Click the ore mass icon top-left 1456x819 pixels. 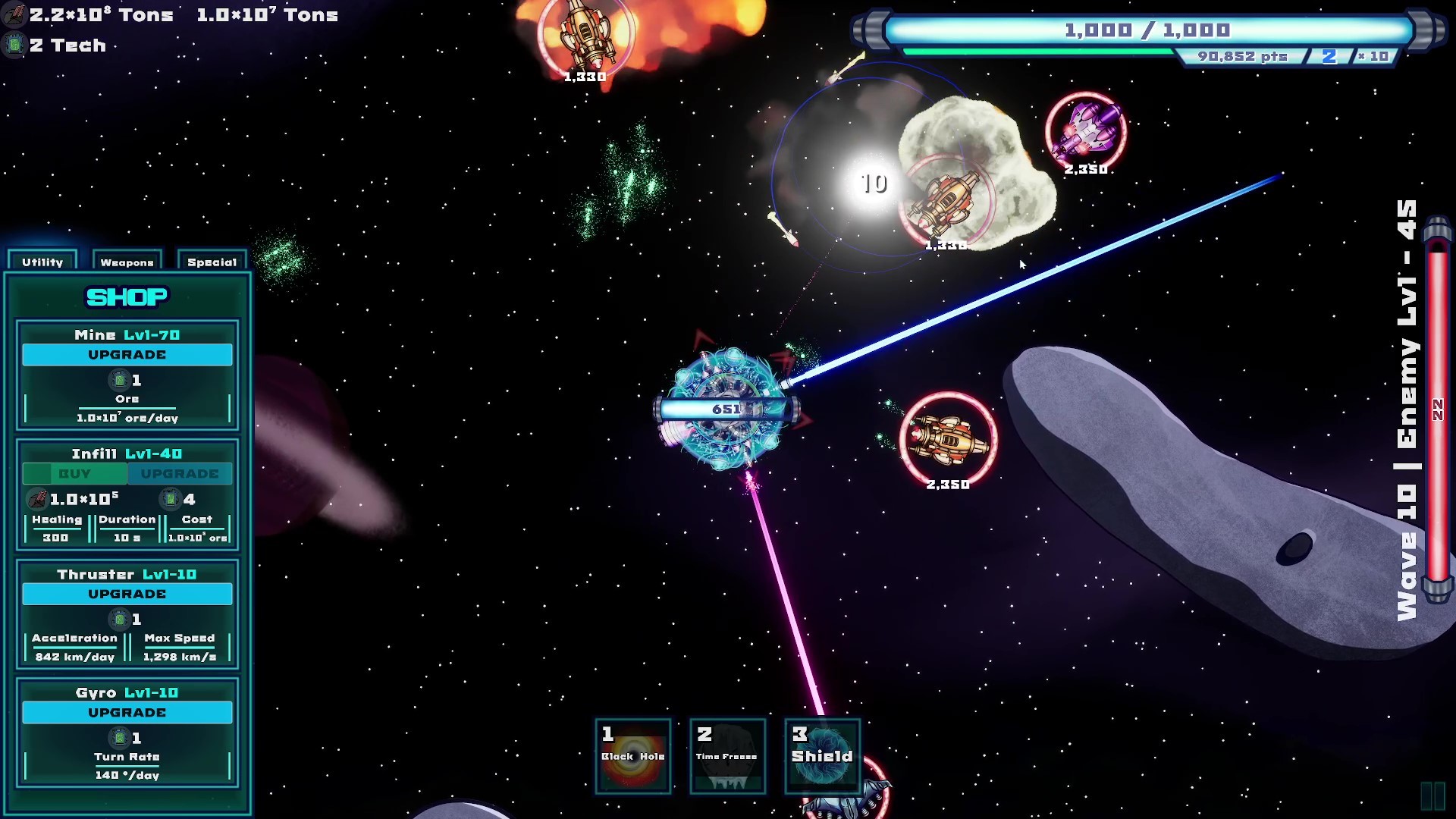click(13, 13)
